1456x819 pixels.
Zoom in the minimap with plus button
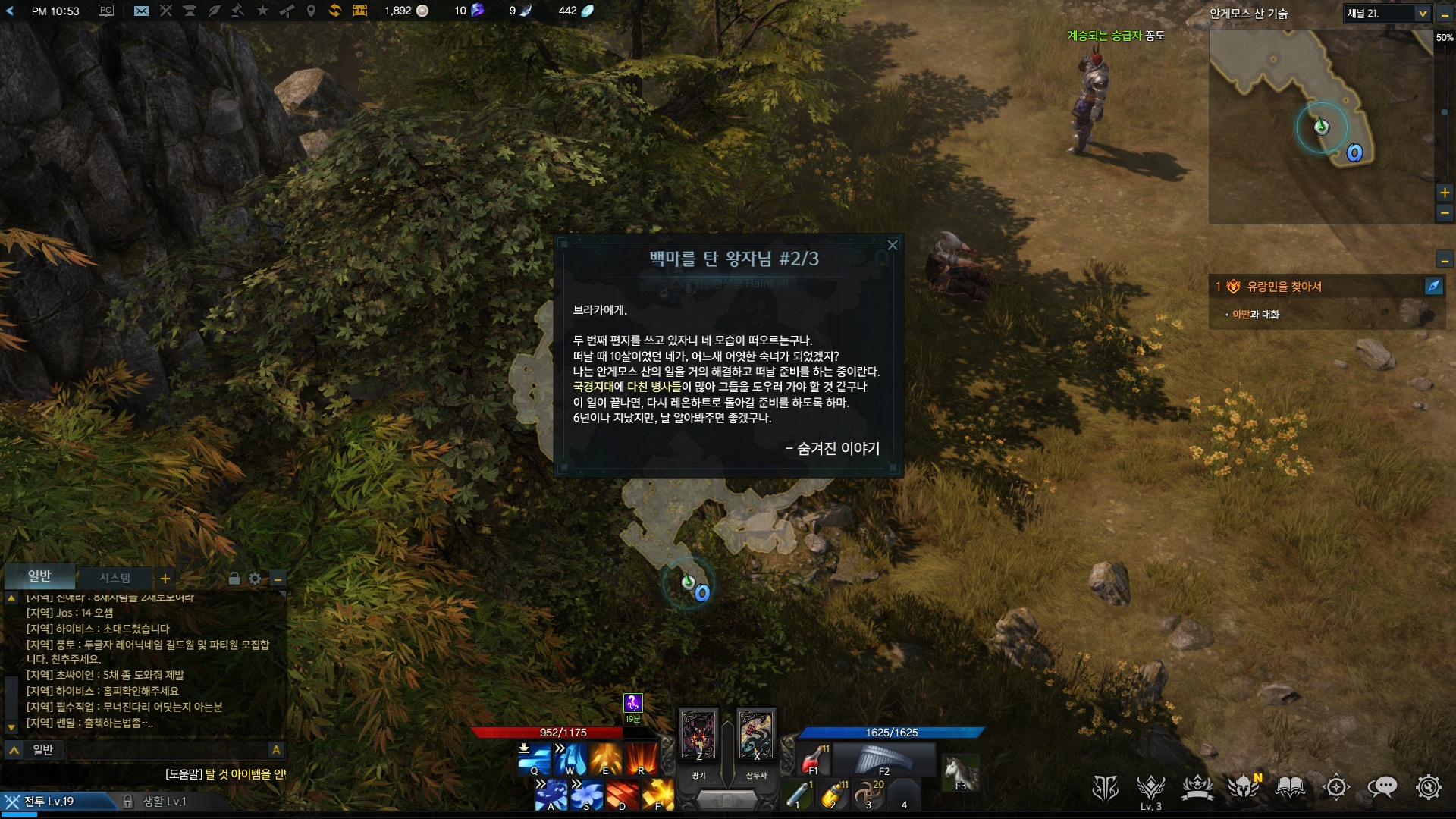1445,193
